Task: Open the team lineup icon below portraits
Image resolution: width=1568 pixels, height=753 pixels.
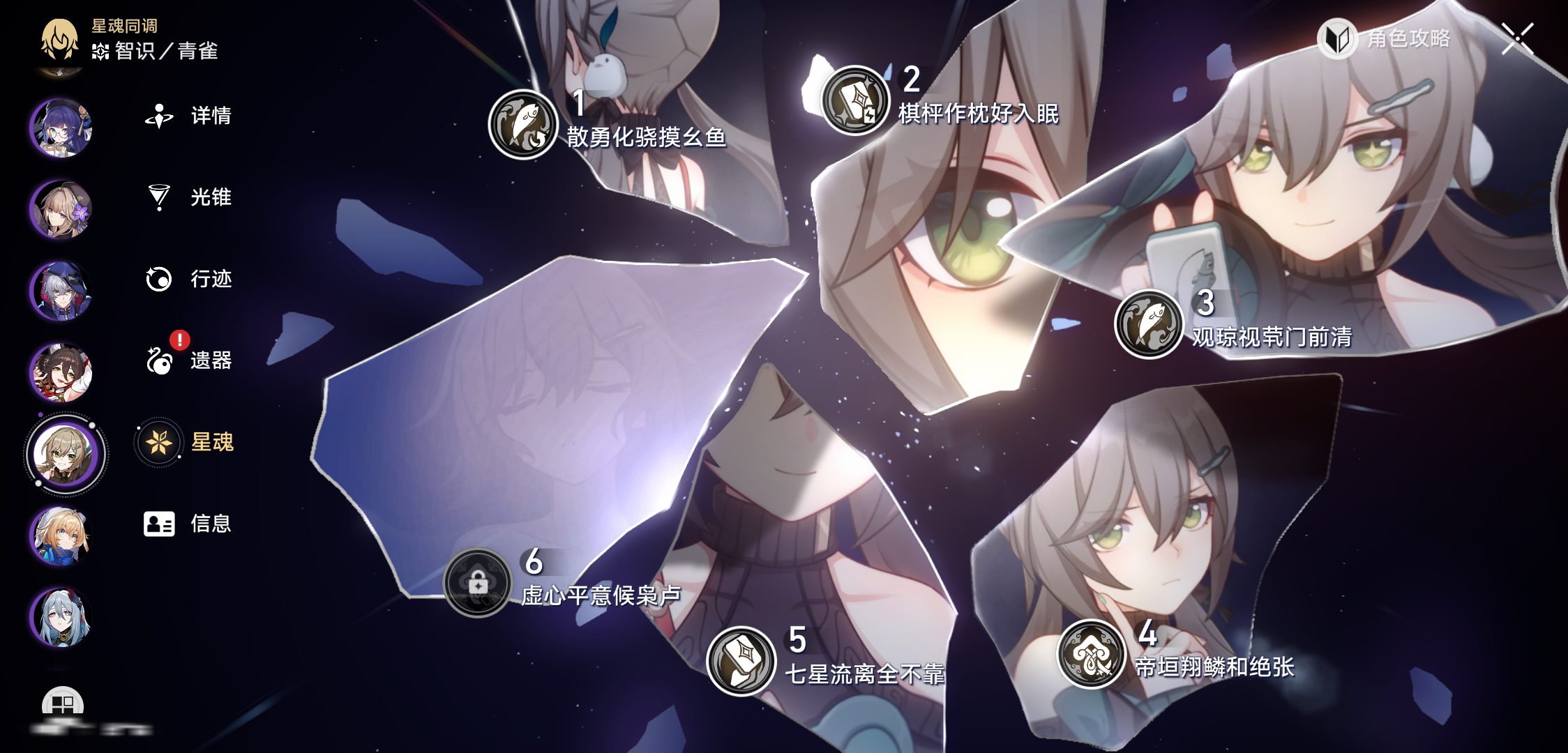Action: [x=63, y=703]
